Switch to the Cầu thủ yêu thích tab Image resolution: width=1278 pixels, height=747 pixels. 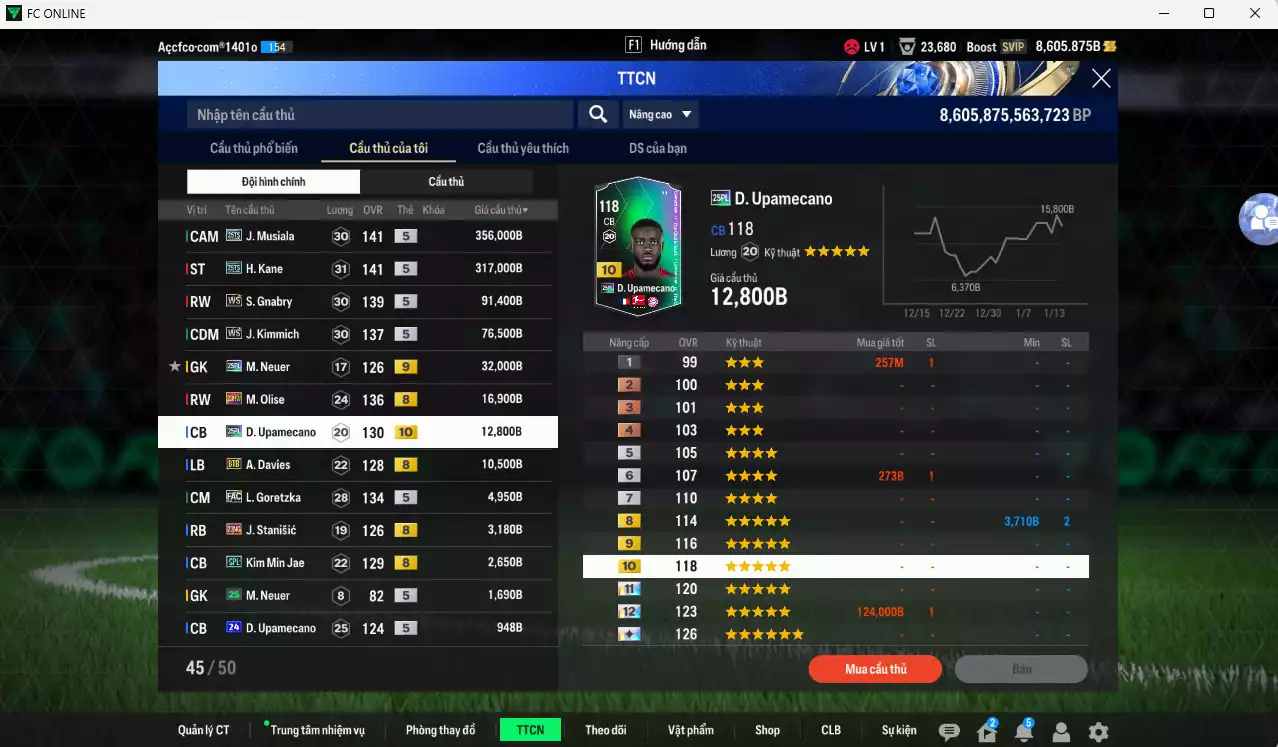pyautogui.click(x=523, y=148)
